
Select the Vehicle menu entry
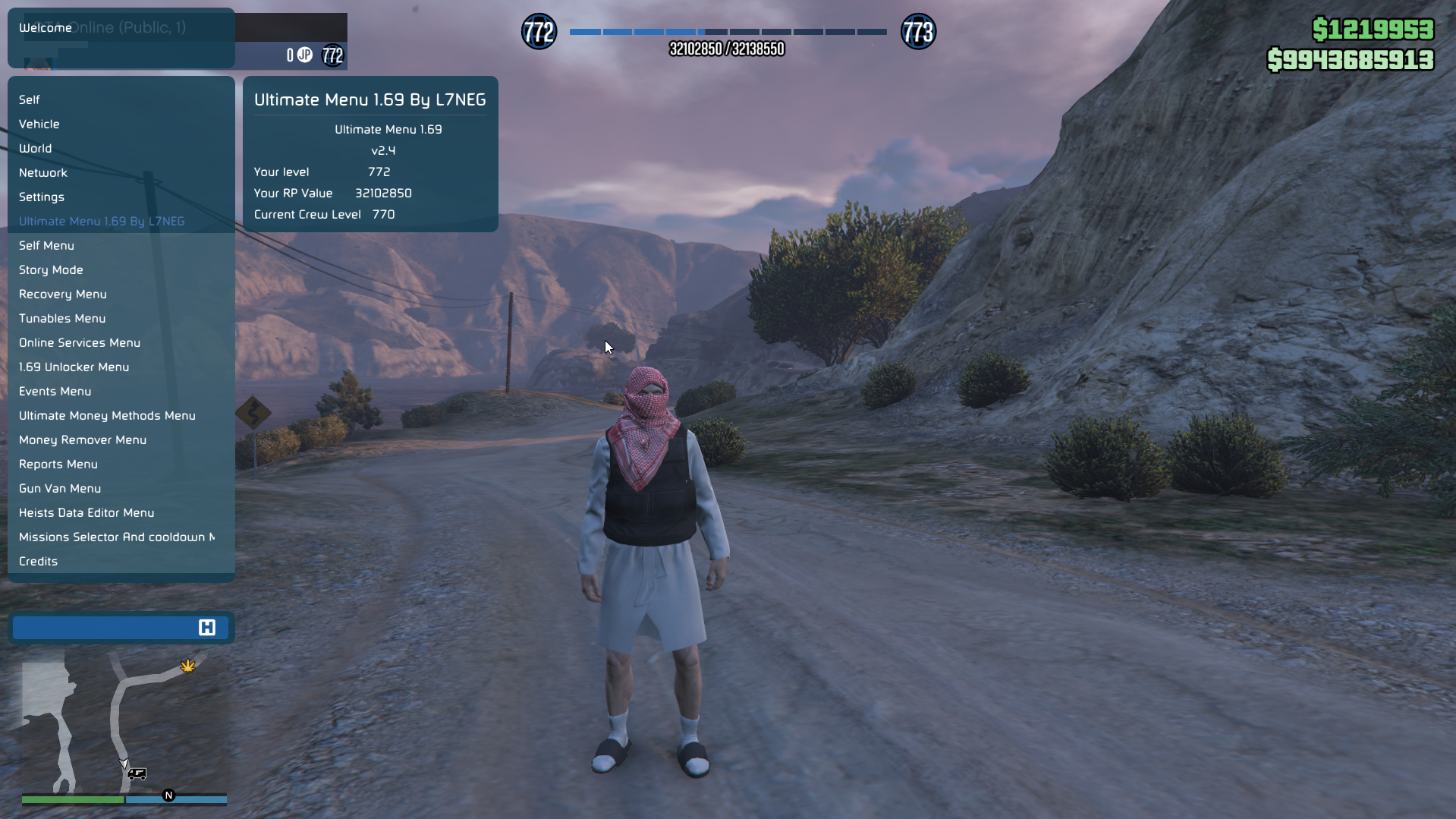click(39, 124)
